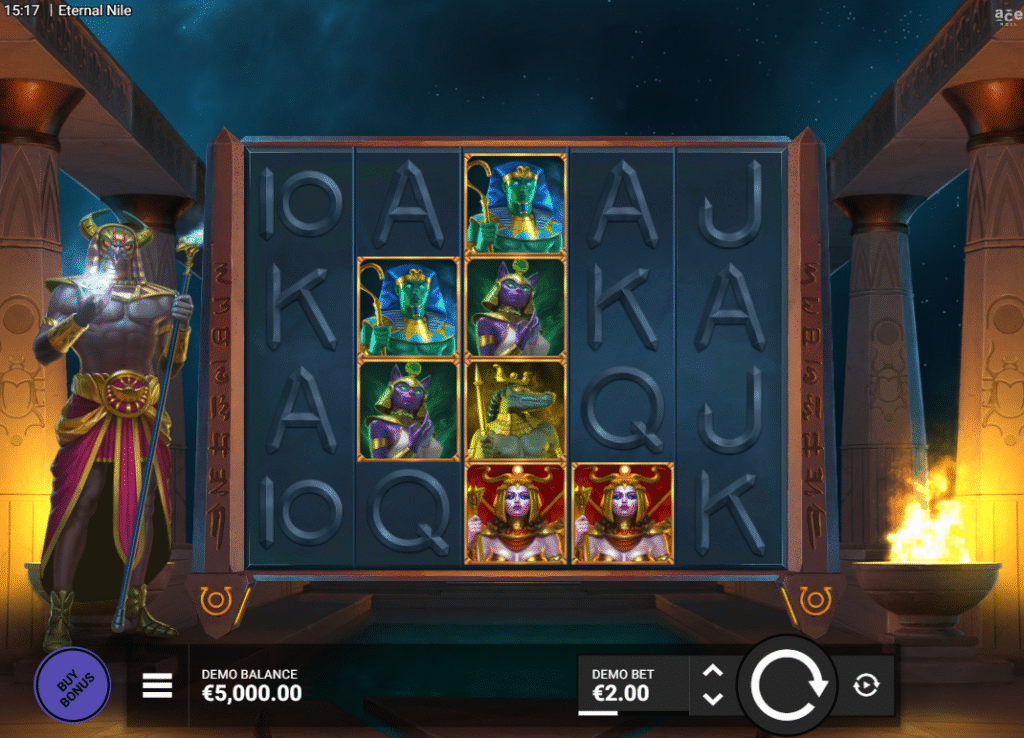Open the Buy Bonus feature
1024x738 pixels.
[x=72, y=684]
